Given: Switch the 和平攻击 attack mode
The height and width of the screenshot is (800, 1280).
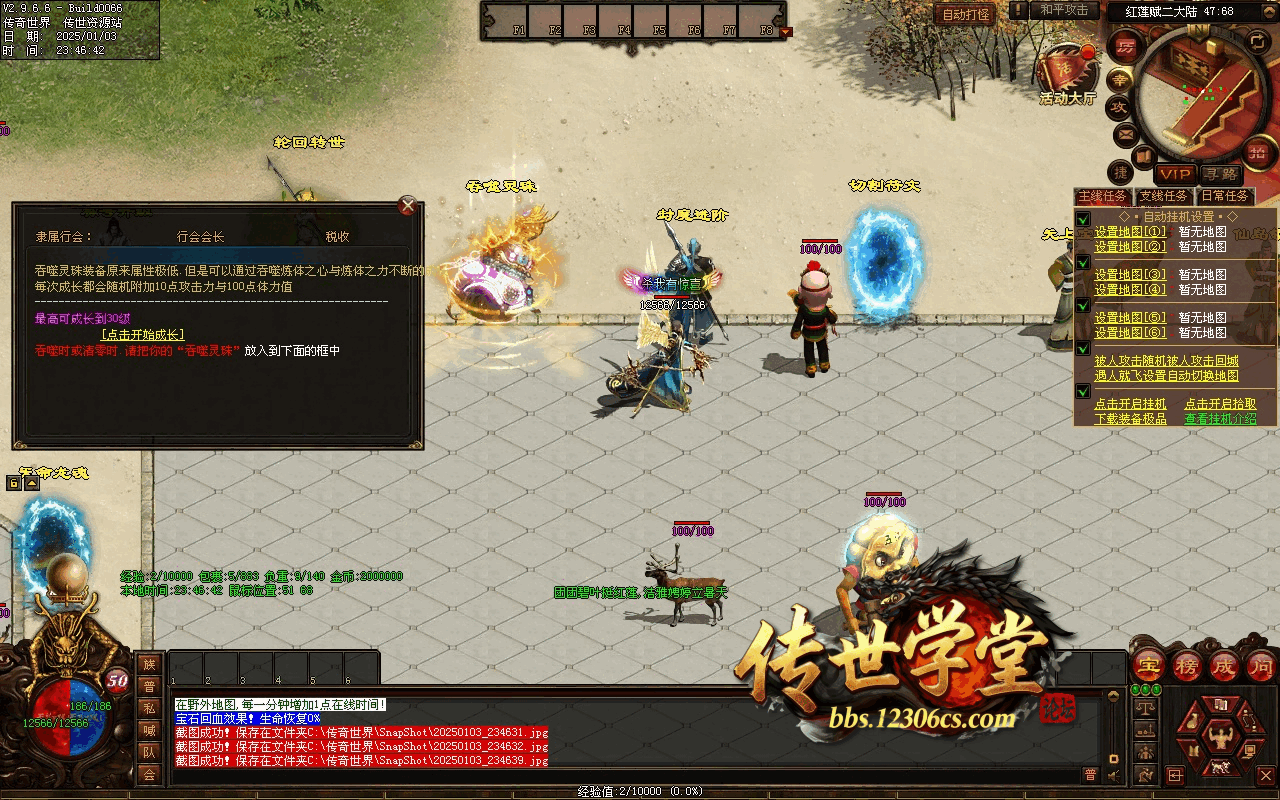Looking at the screenshot, I should pyautogui.click(x=1063, y=10).
